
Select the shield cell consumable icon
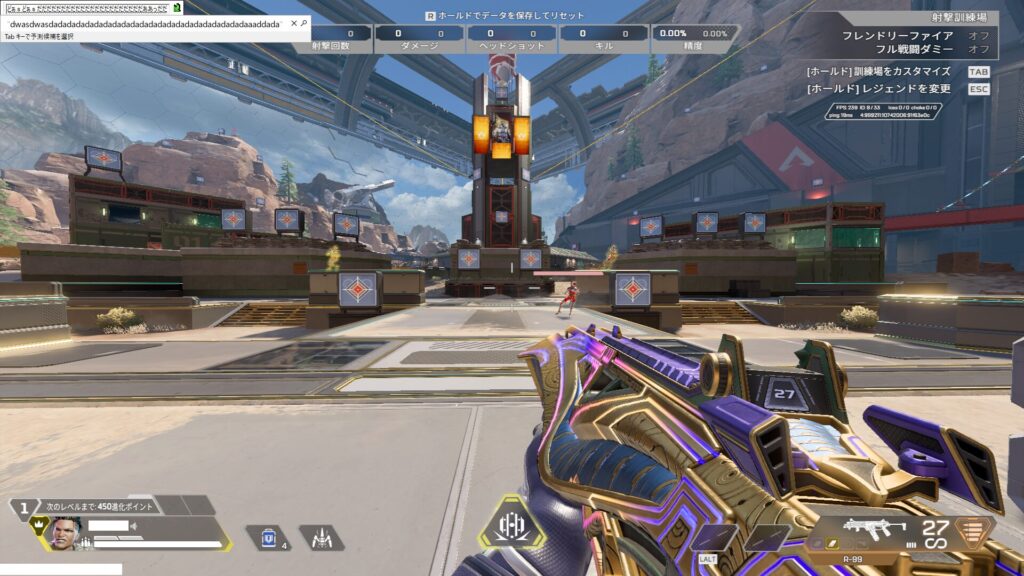(266, 538)
